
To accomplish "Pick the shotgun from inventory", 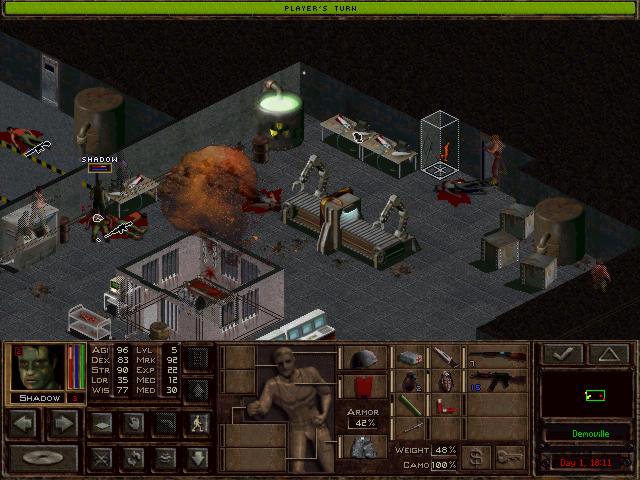I will 496,357.
